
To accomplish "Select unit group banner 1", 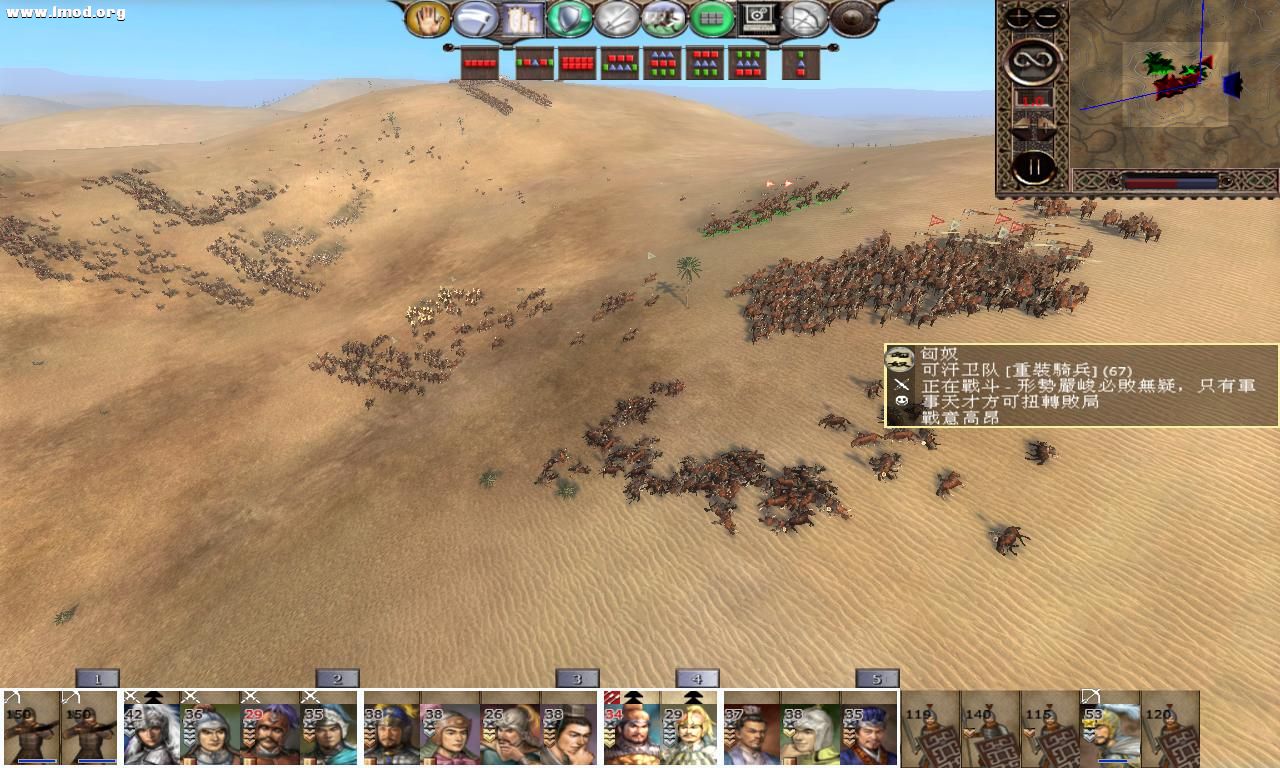I will 96,677.
